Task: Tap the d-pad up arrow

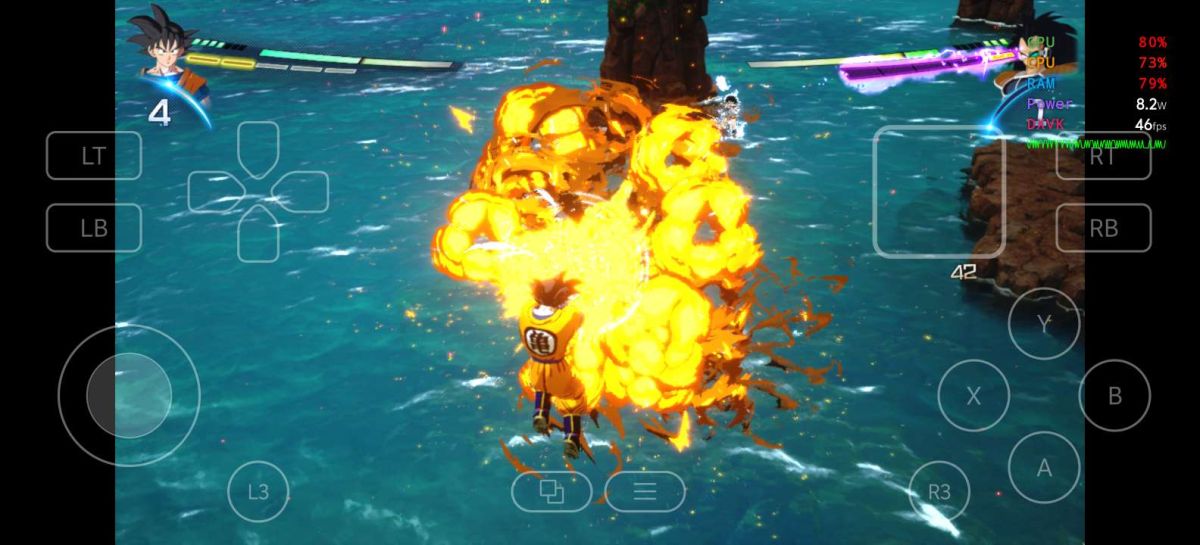Action: click(x=258, y=148)
